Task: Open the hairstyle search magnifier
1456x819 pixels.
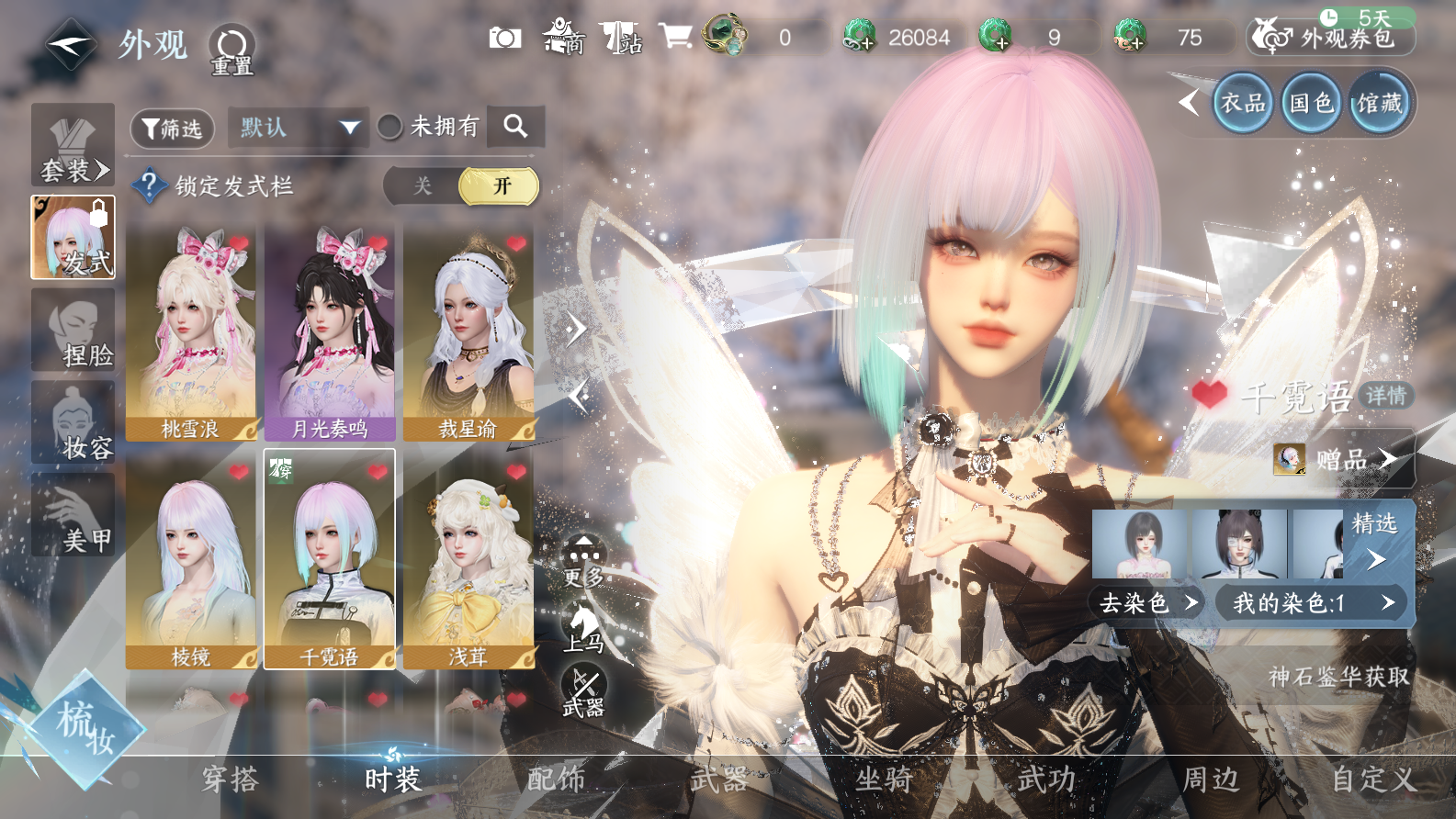Action: (516, 127)
